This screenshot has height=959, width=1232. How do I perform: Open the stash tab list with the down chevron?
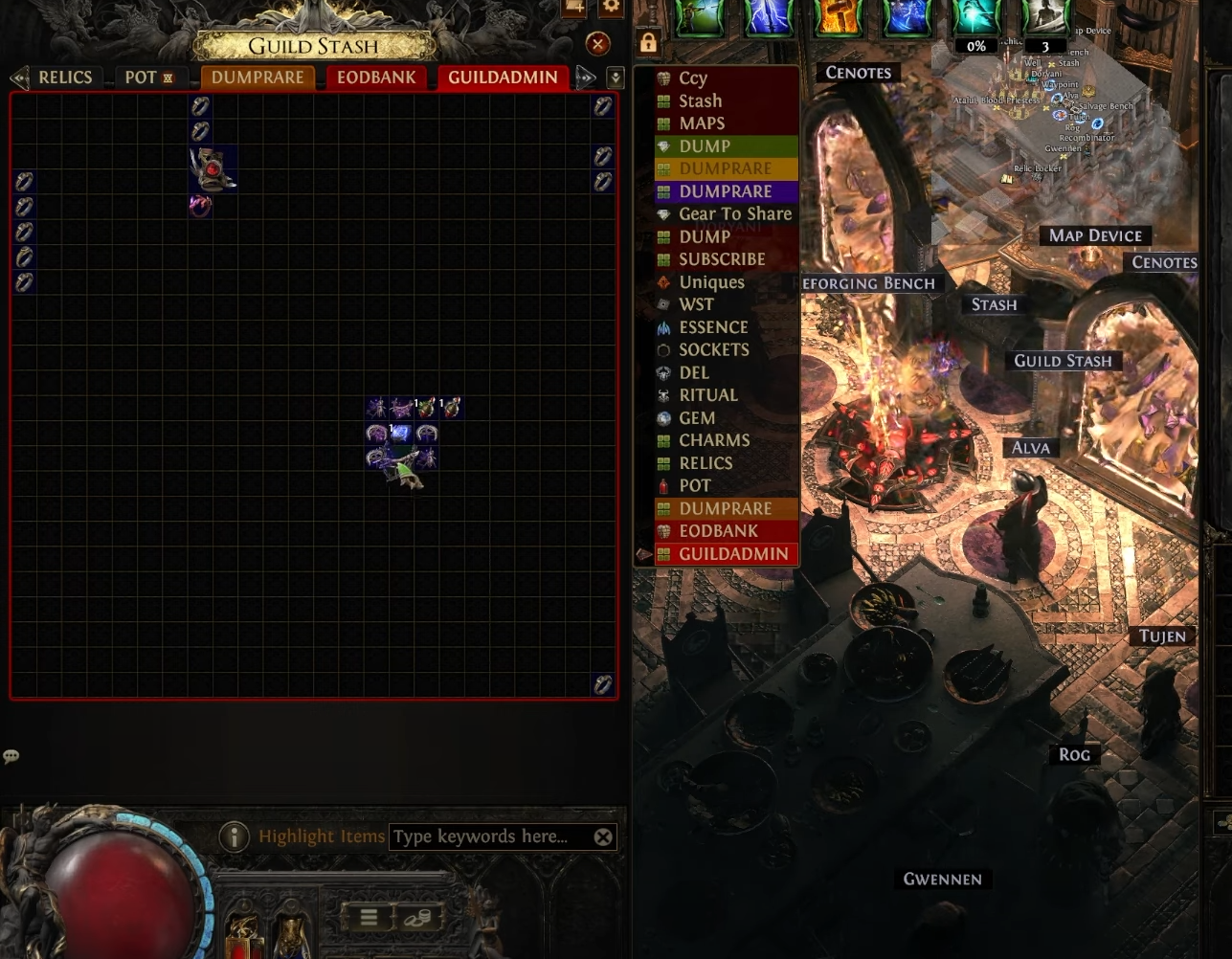point(616,78)
